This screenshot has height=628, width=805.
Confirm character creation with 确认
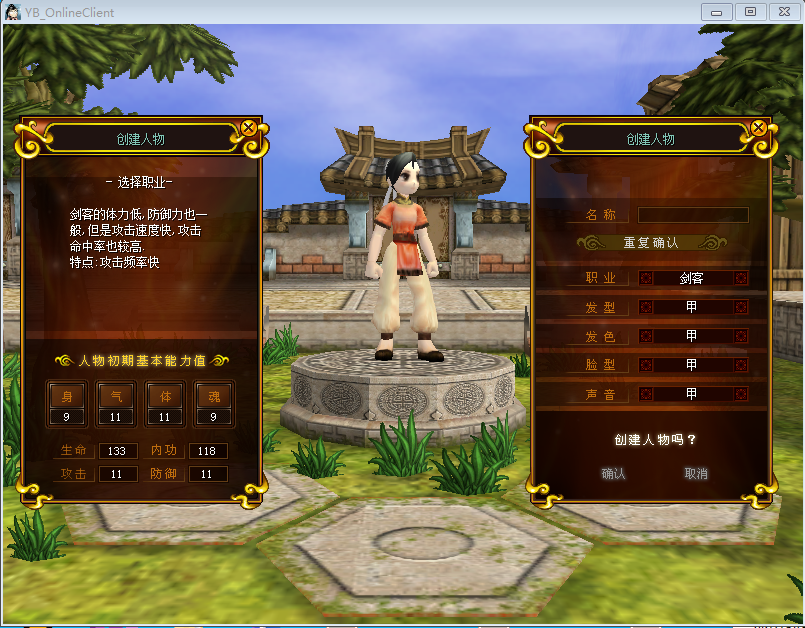pos(613,474)
